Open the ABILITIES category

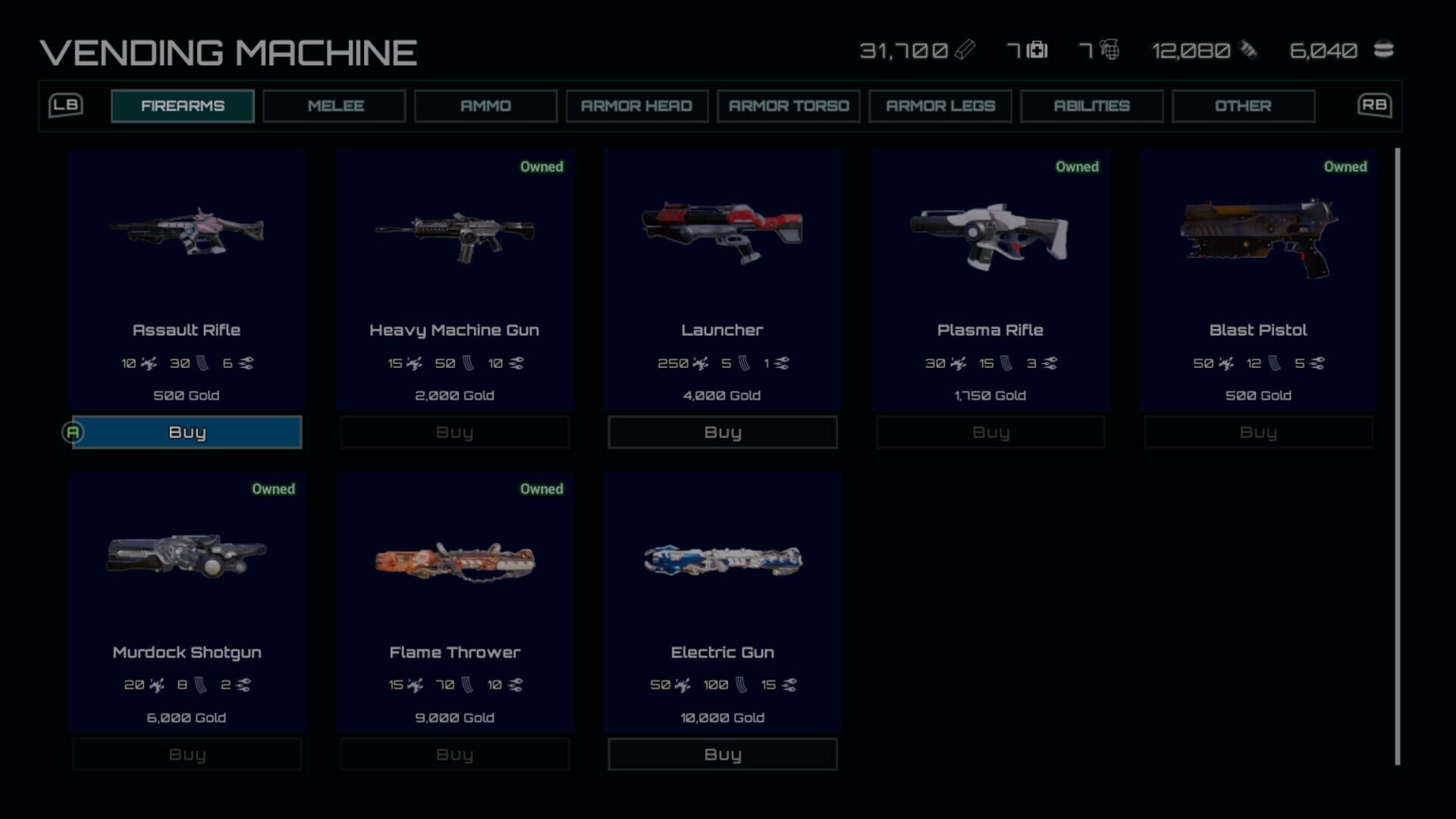click(1092, 105)
